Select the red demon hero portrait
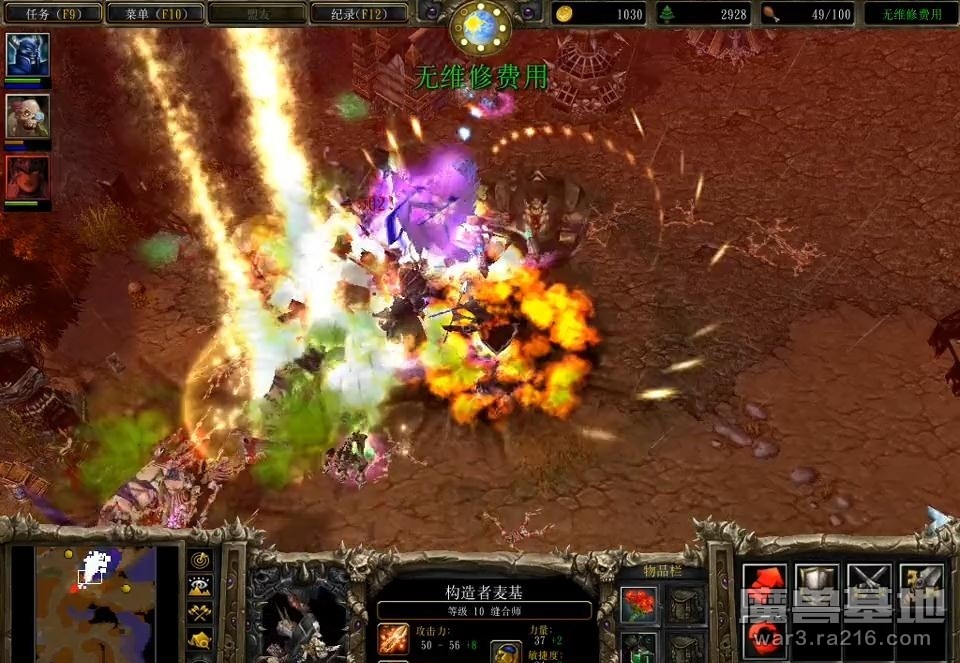The width and height of the screenshot is (960, 663). [27, 177]
